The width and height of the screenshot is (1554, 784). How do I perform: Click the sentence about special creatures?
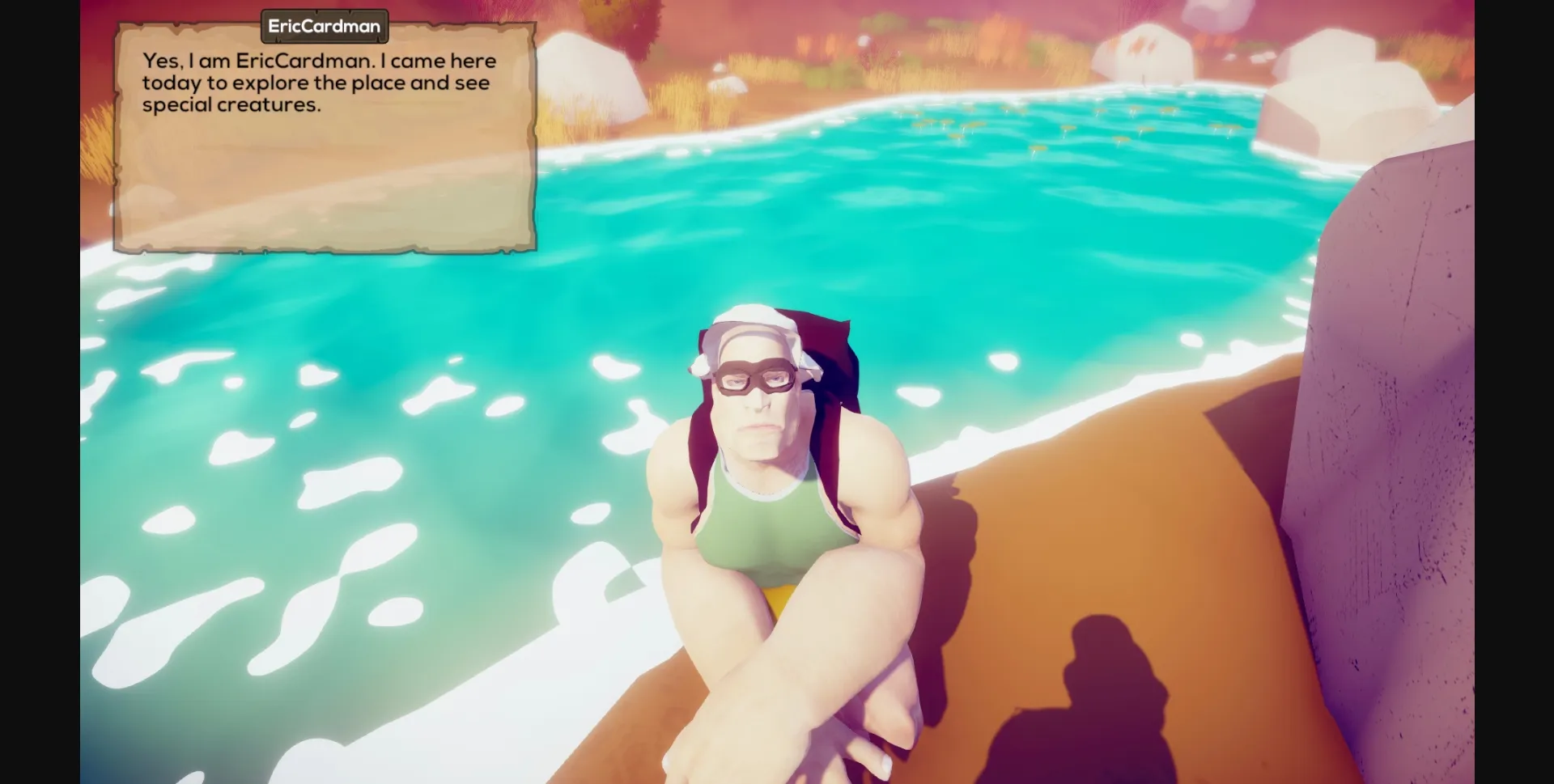232,104
